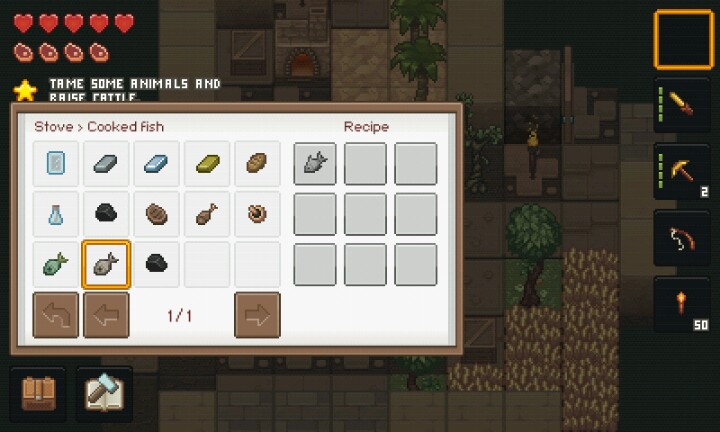Screen dimensions: 720x432
Task: Open the backpack inventory
Action: pos(37,393)
